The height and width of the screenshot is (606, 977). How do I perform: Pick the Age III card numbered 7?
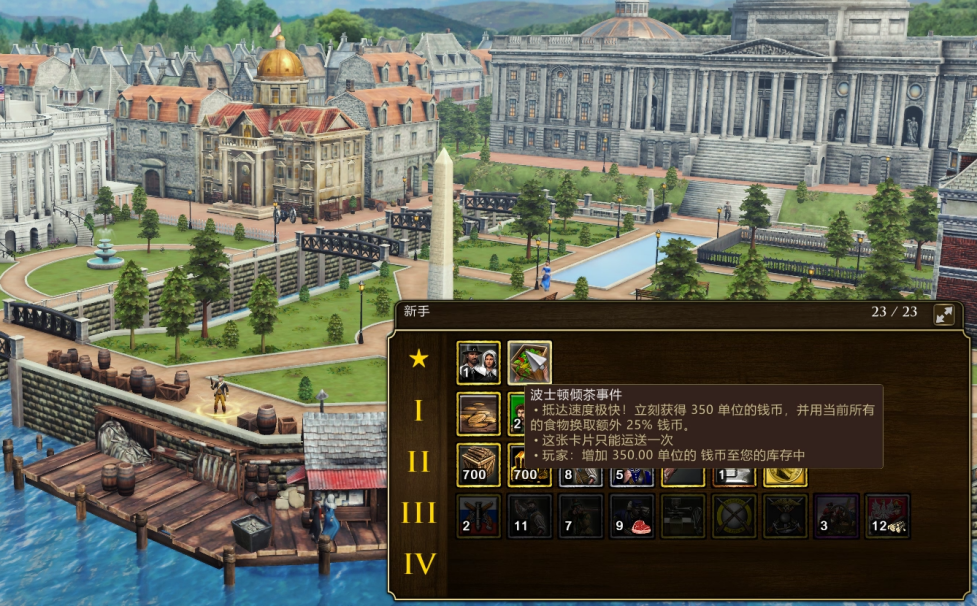pyautogui.click(x=580, y=515)
